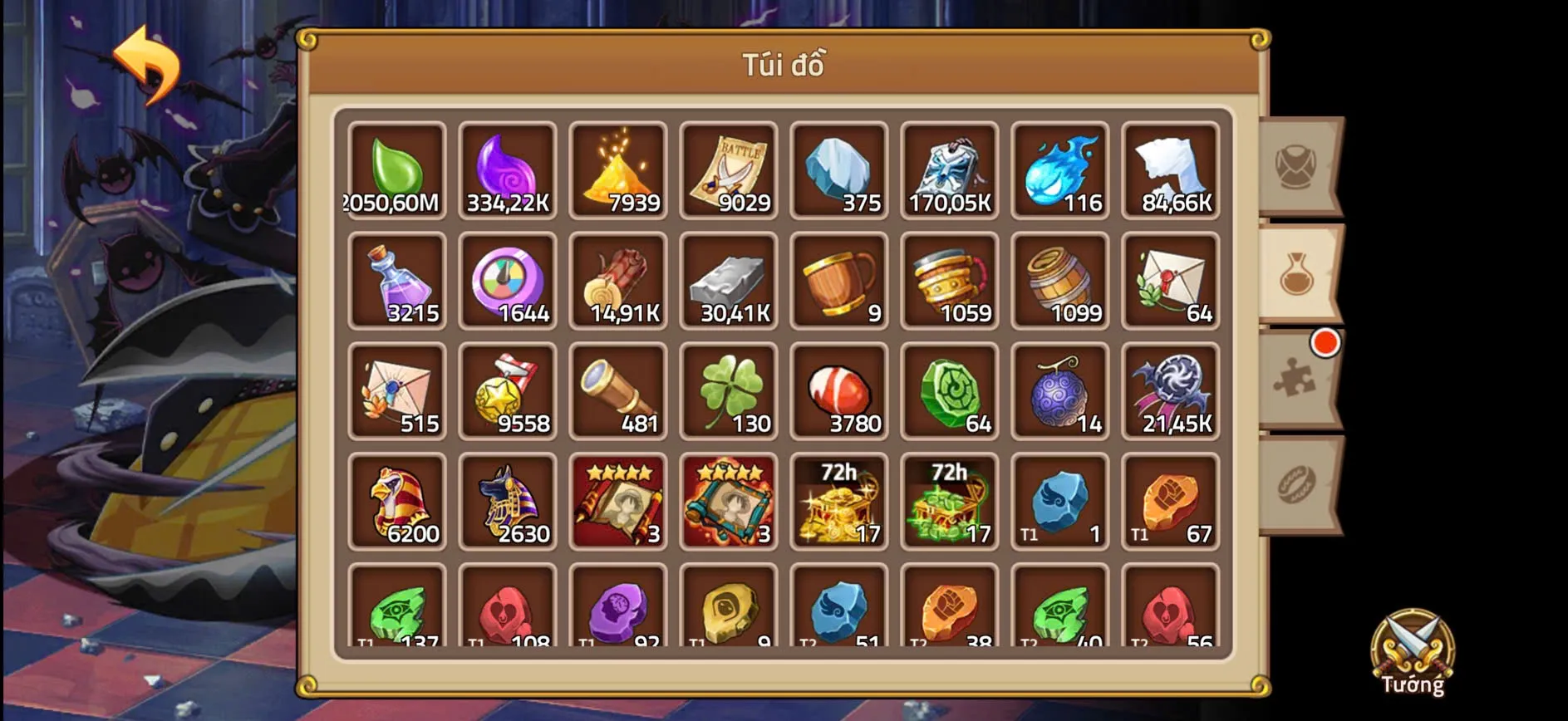Select the telescope item

tap(619, 390)
